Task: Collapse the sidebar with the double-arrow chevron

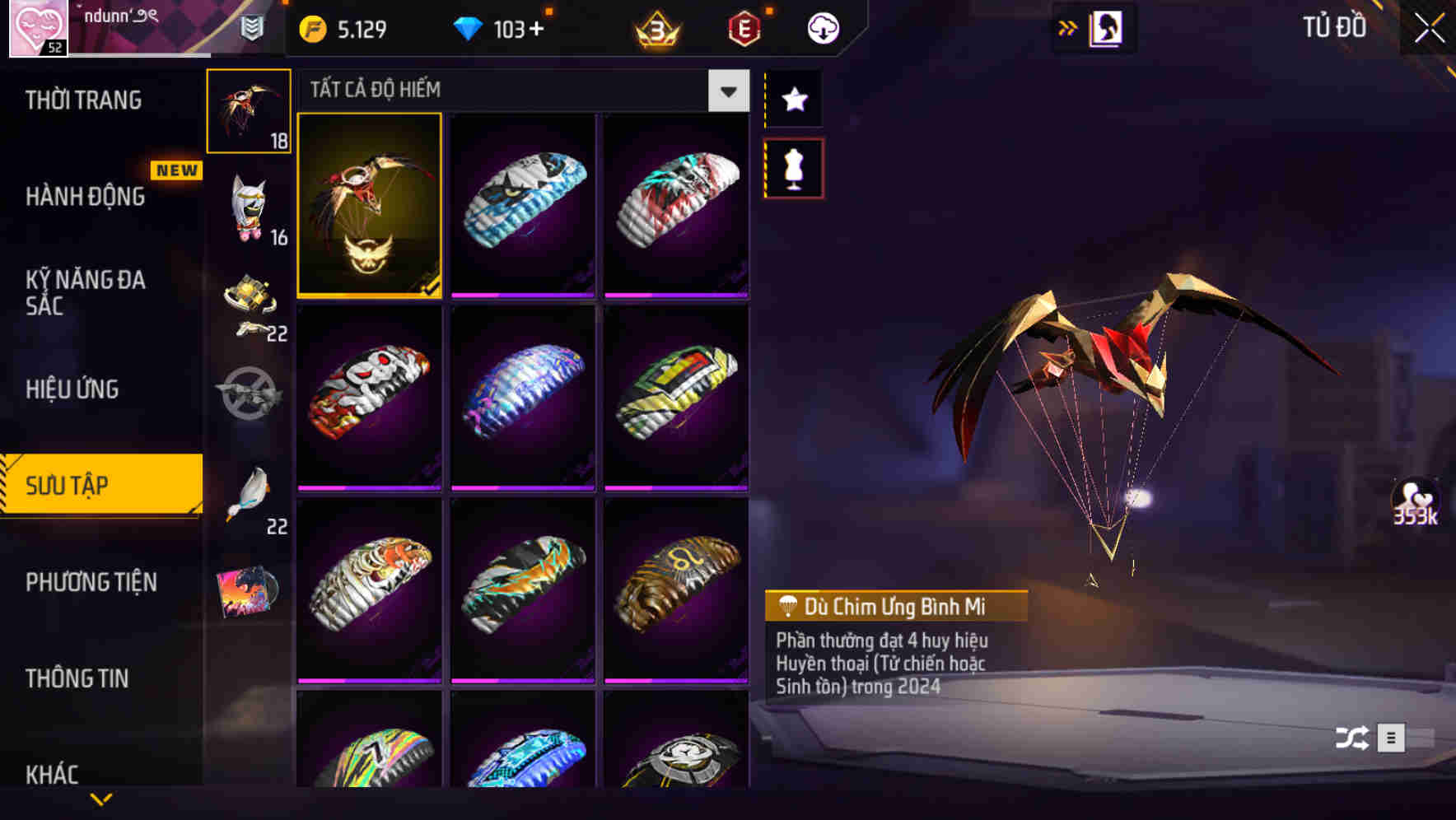Action: (x=1068, y=27)
